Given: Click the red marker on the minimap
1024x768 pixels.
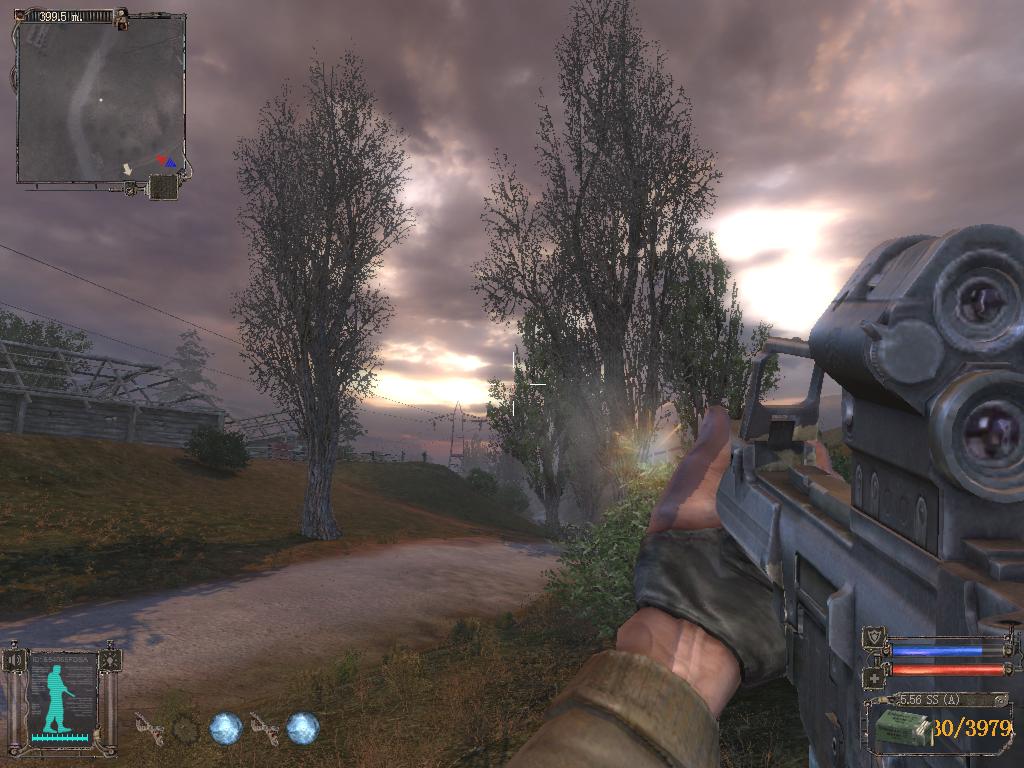Looking at the screenshot, I should coord(161,159).
